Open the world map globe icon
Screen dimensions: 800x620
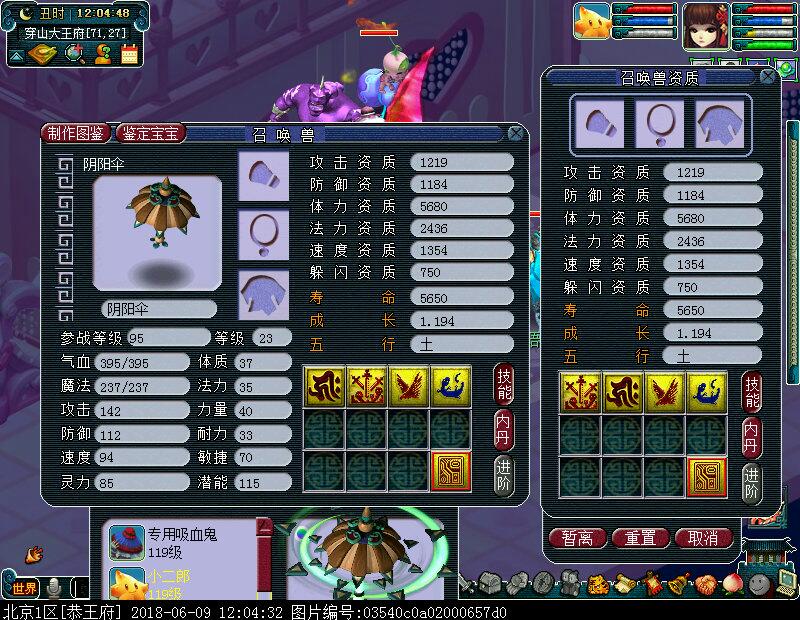click(x=73, y=54)
